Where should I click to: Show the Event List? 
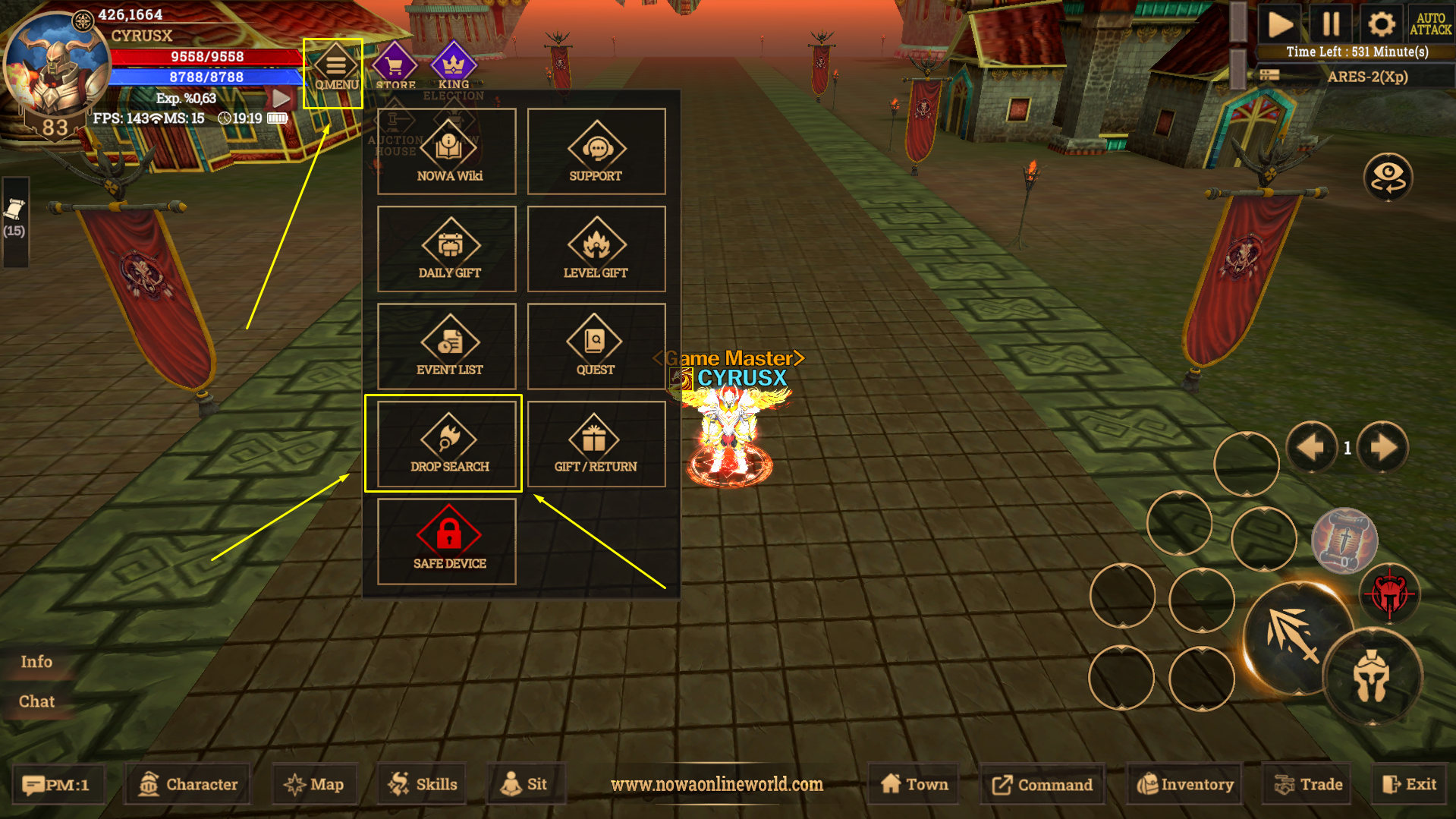point(447,346)
